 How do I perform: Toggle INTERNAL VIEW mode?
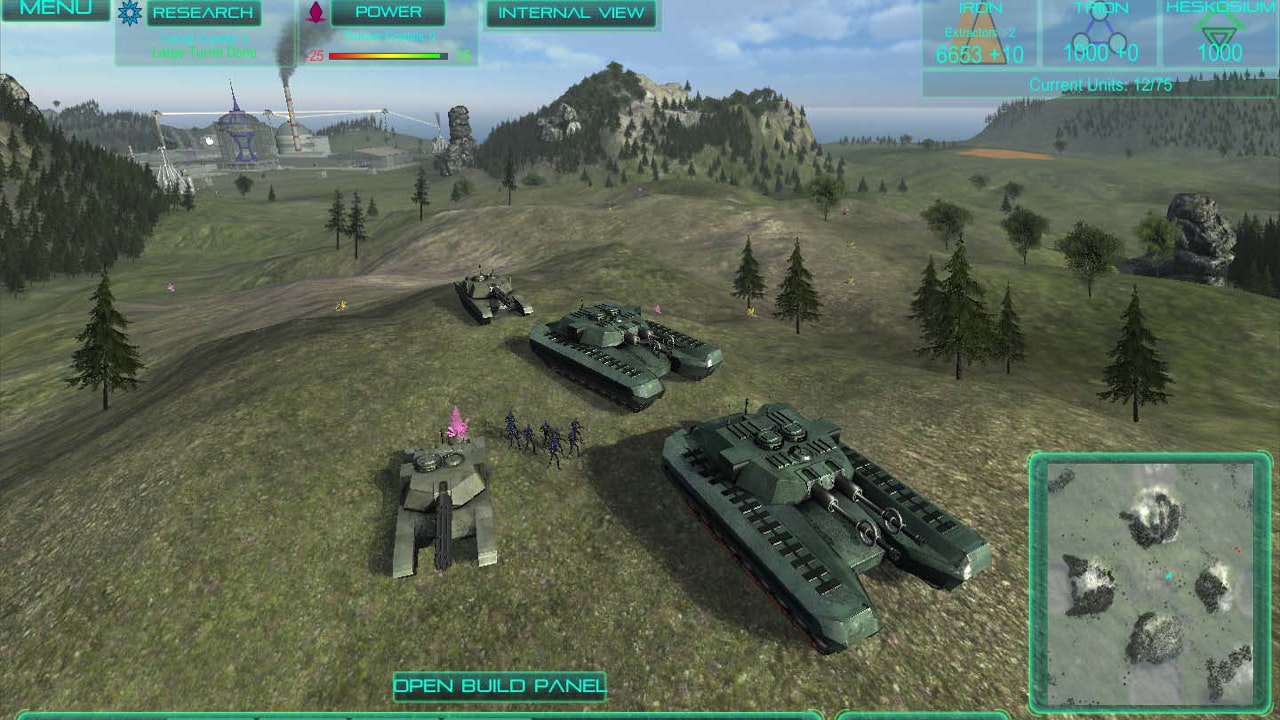pos(570,12)
